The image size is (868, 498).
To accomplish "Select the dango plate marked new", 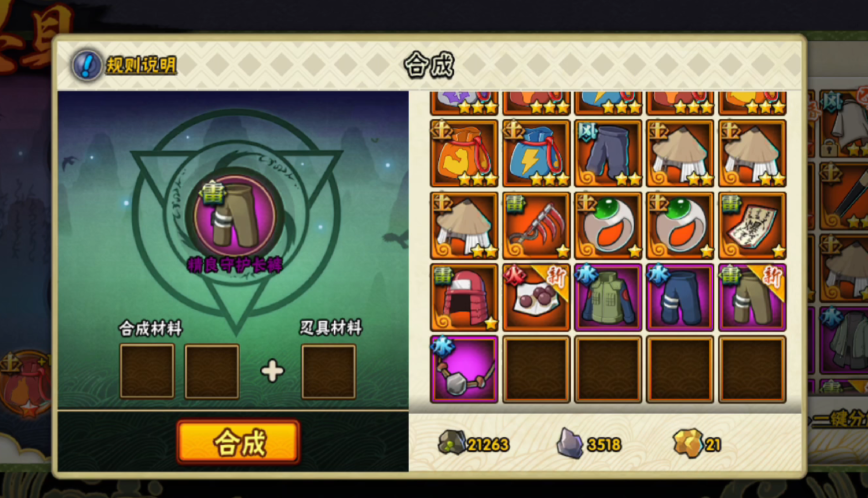I will pyautogui.click(x=536, y=297).
